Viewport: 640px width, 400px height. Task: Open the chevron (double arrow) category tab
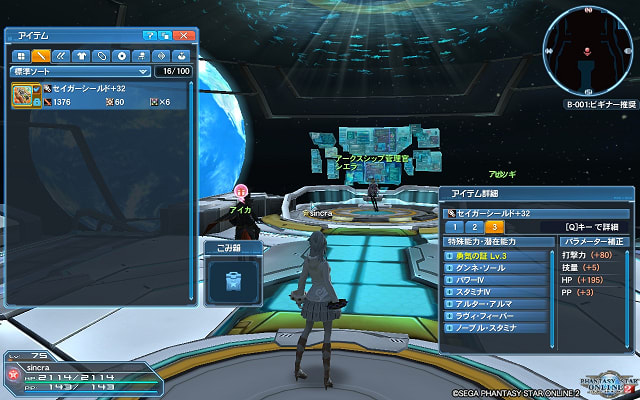[x=60, y=56]
